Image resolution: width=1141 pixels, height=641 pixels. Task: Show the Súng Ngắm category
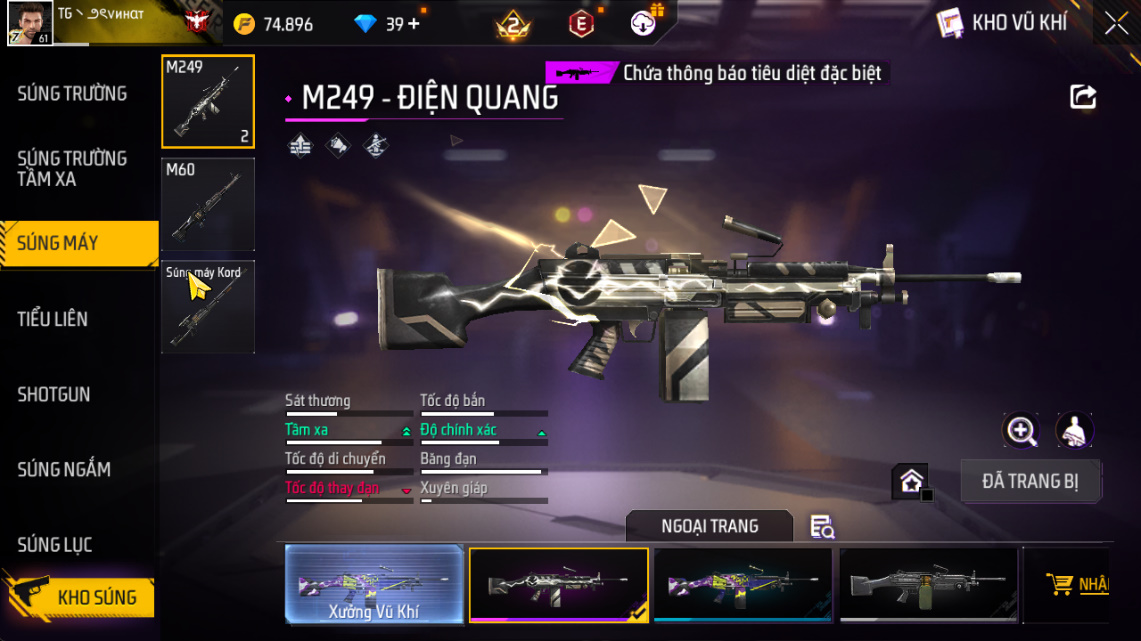(x=64, y=469)
